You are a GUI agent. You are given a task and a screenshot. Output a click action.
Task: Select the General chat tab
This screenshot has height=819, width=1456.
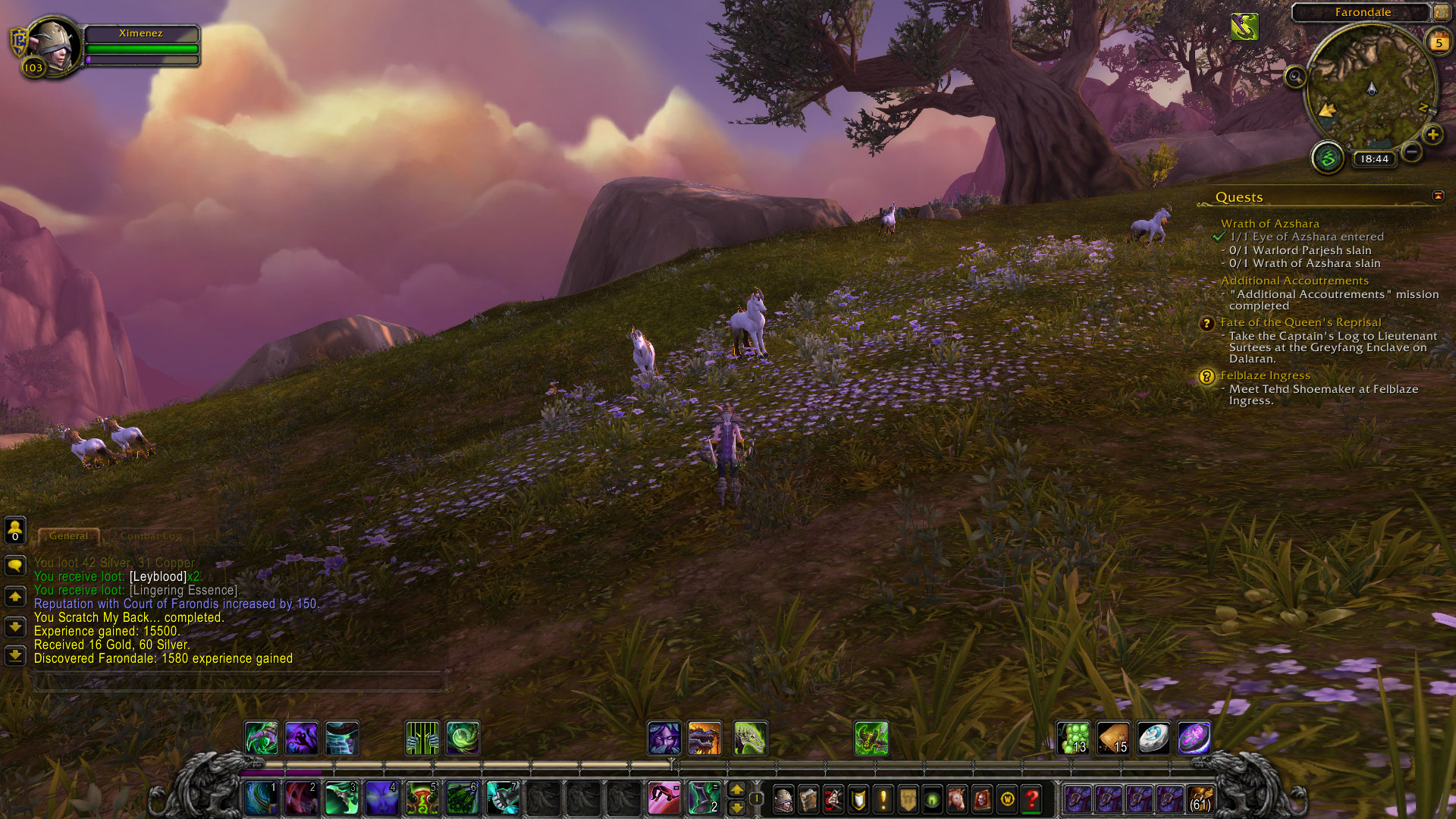pyautogui.click(x=68, y=536)
